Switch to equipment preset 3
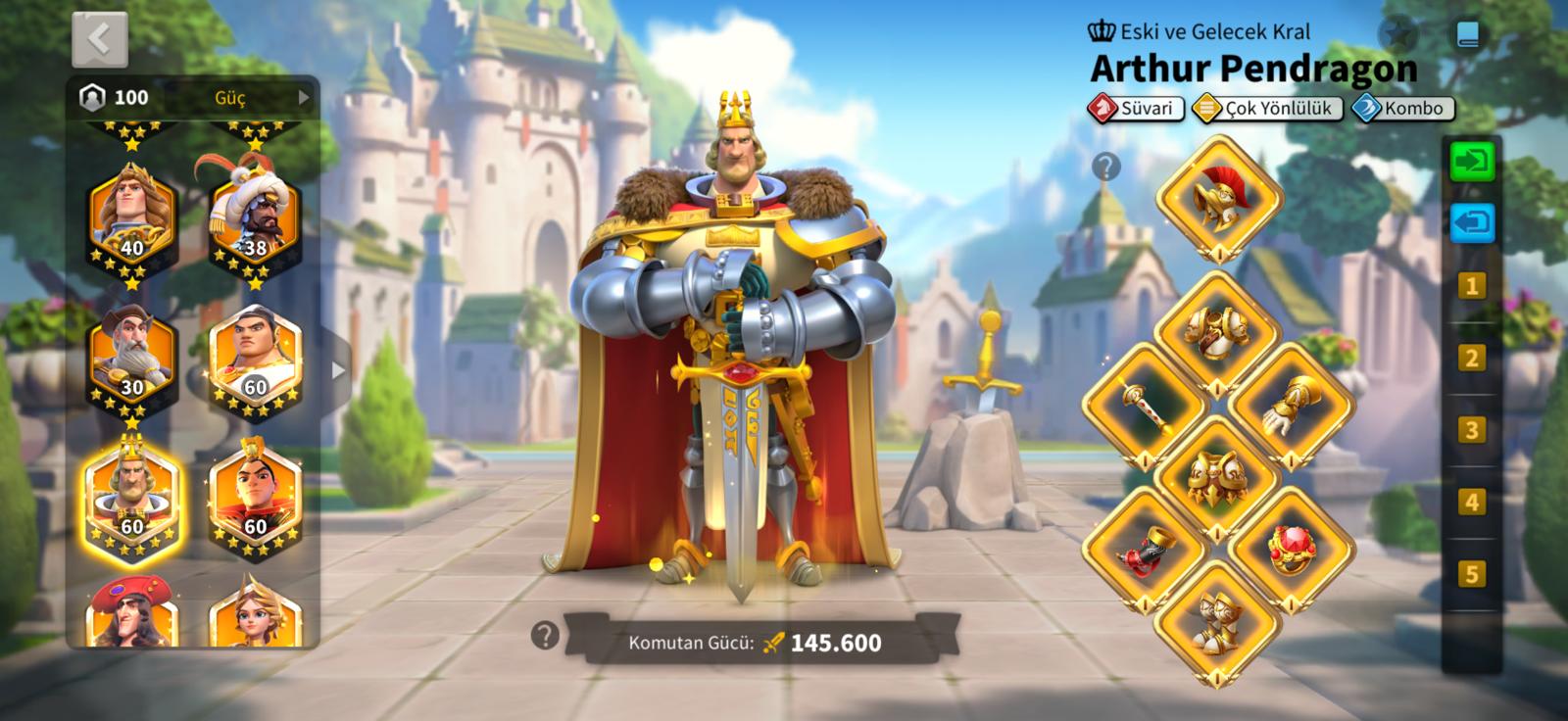 [1471, 430]
